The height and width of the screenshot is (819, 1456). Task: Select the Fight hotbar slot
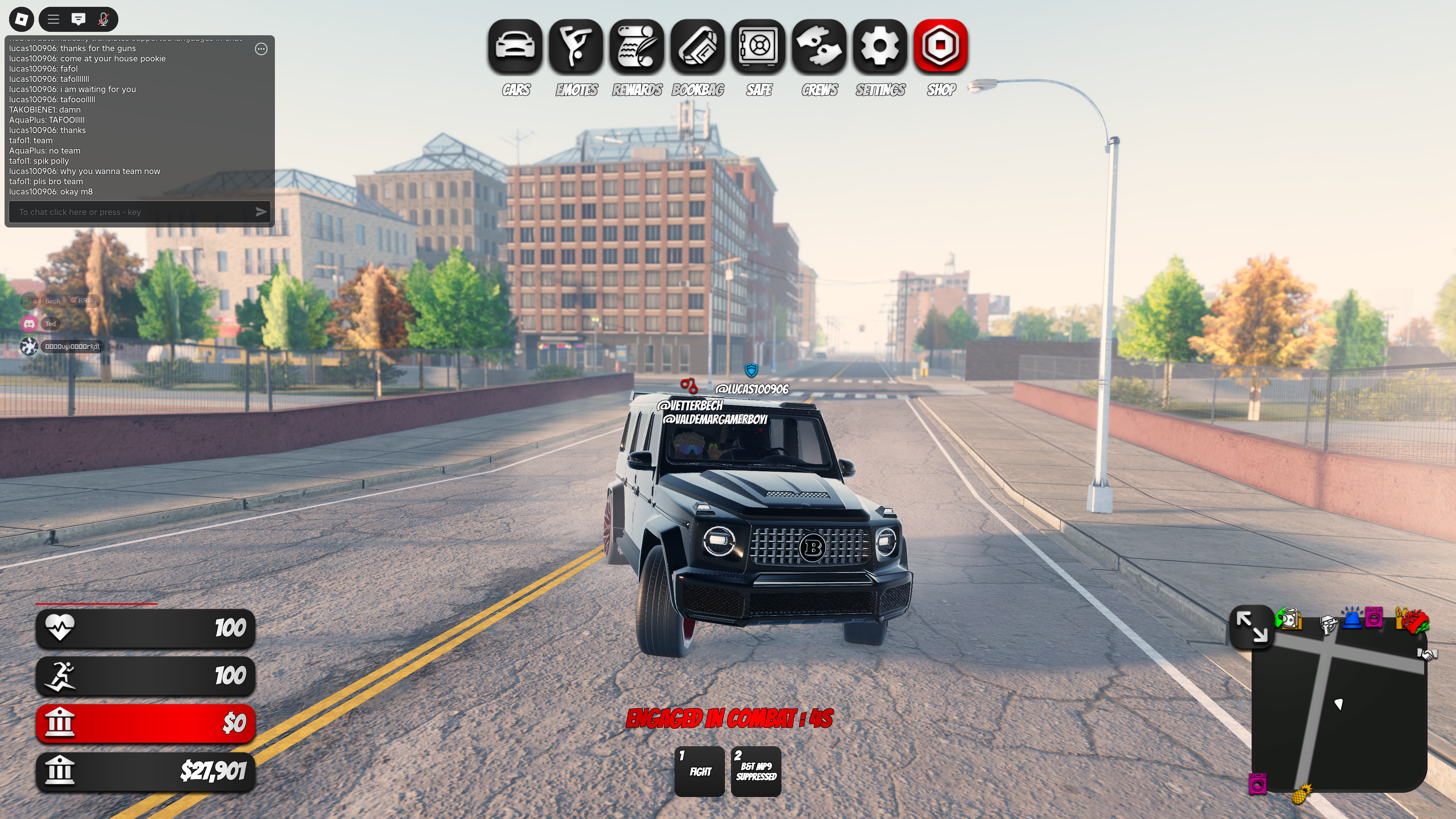click(700, 771)
